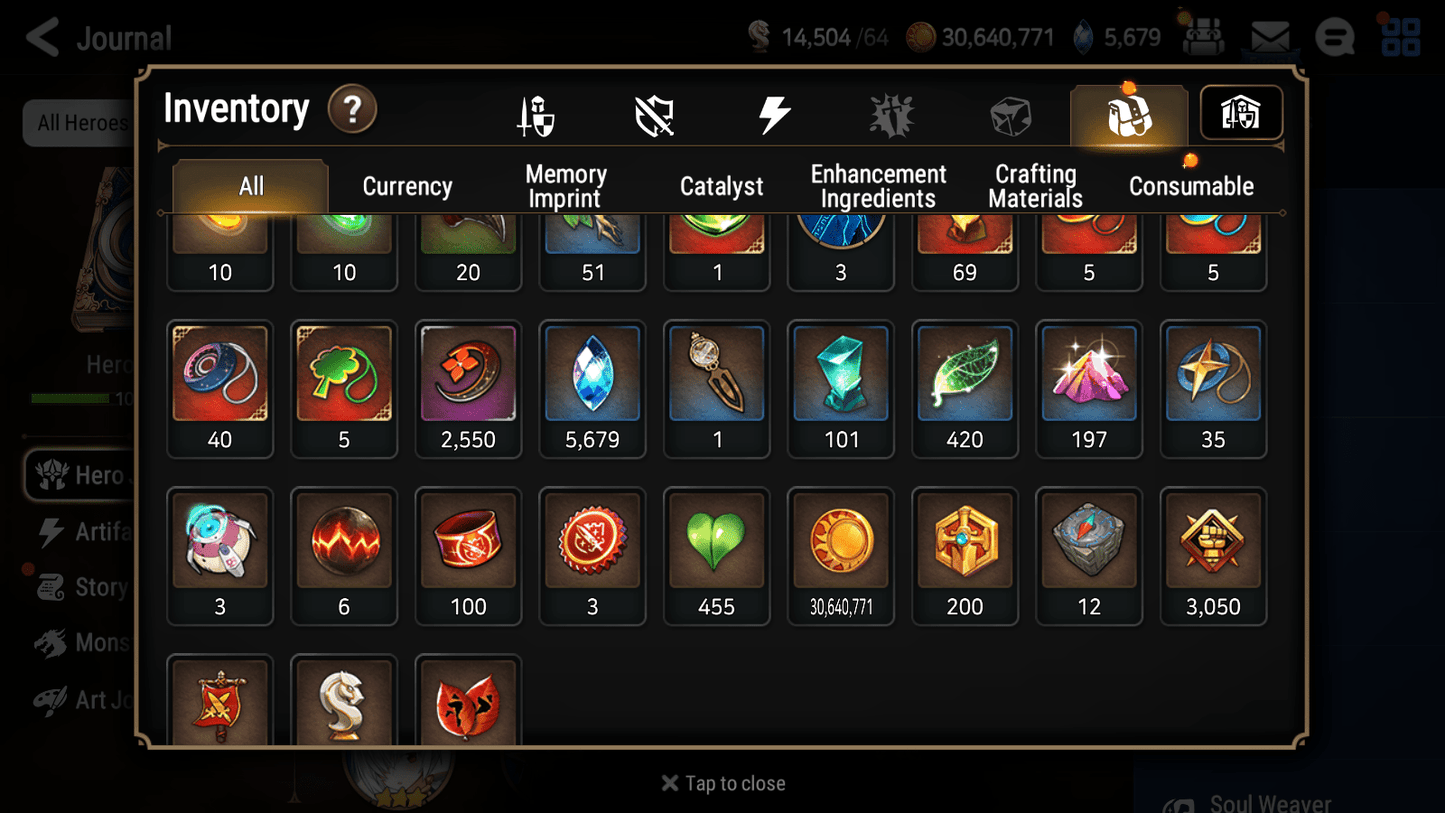Open the chat bubble icon
Viewport: 1445px width, 813px height.
pos(1334,36)
